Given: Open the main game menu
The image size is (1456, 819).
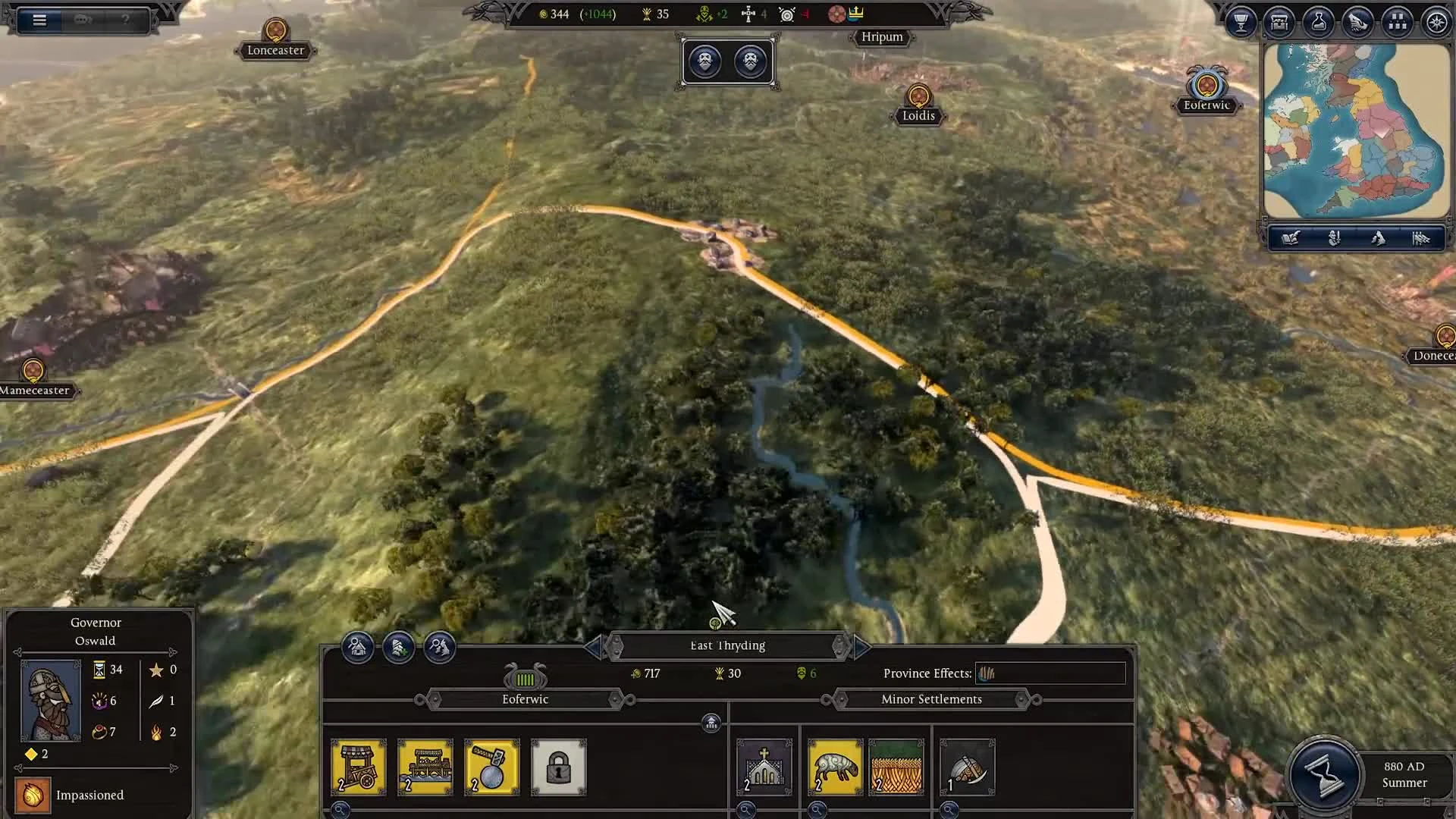Looking at the screenshot, I should (x=39, y=20).
